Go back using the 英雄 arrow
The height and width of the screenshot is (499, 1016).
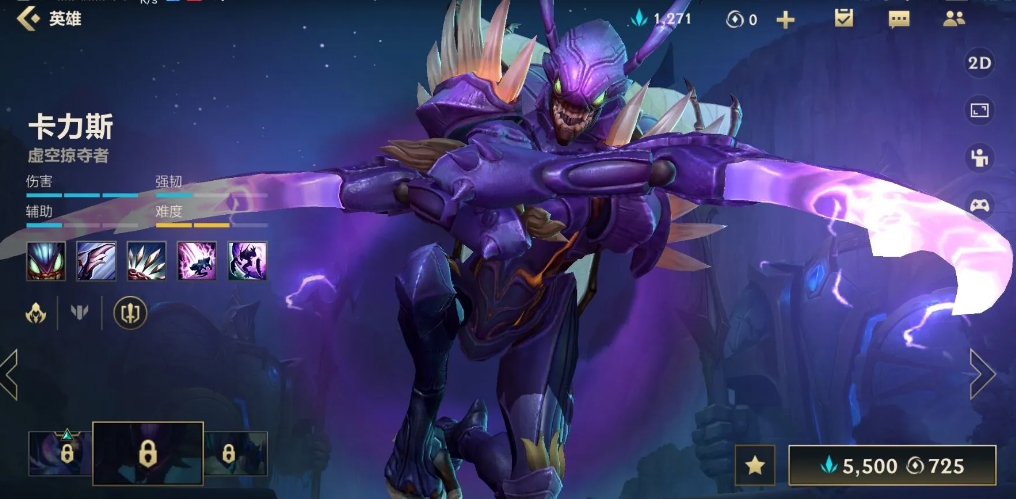point(28,18)
